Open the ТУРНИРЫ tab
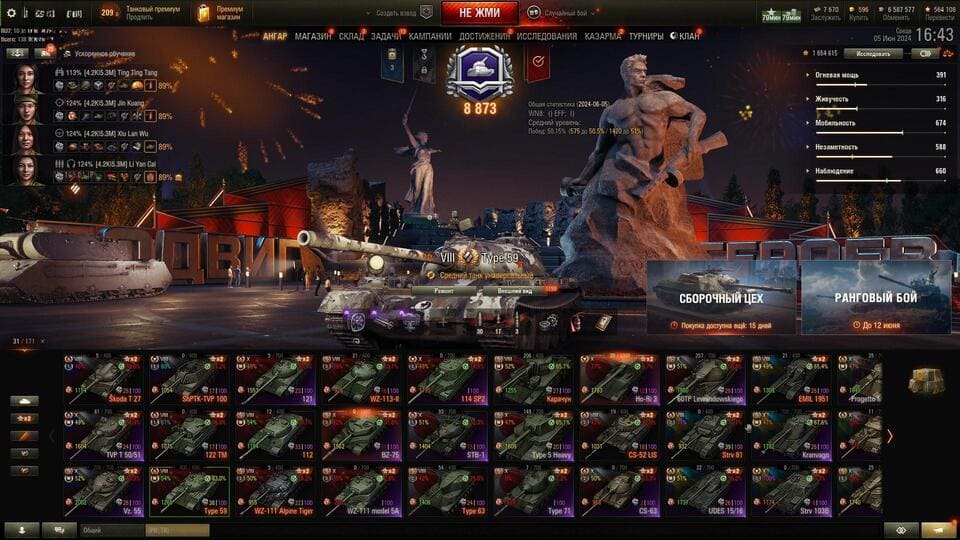Screen dimensions: 960x540 (646, 37)
